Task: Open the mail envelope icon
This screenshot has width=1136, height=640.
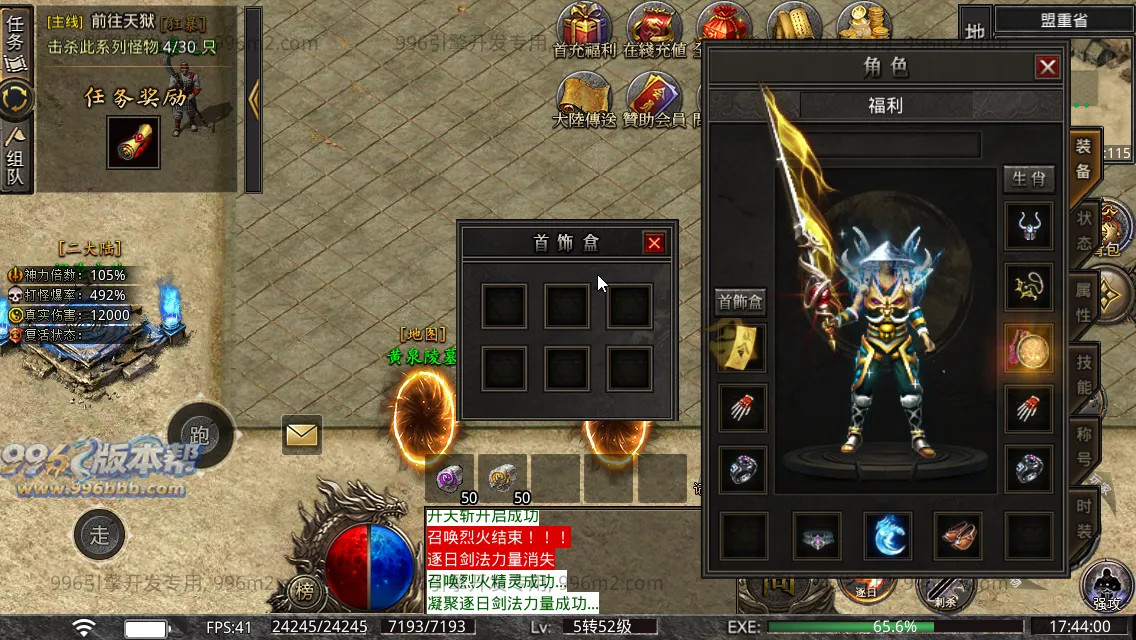Action: [x=301, y=434]
